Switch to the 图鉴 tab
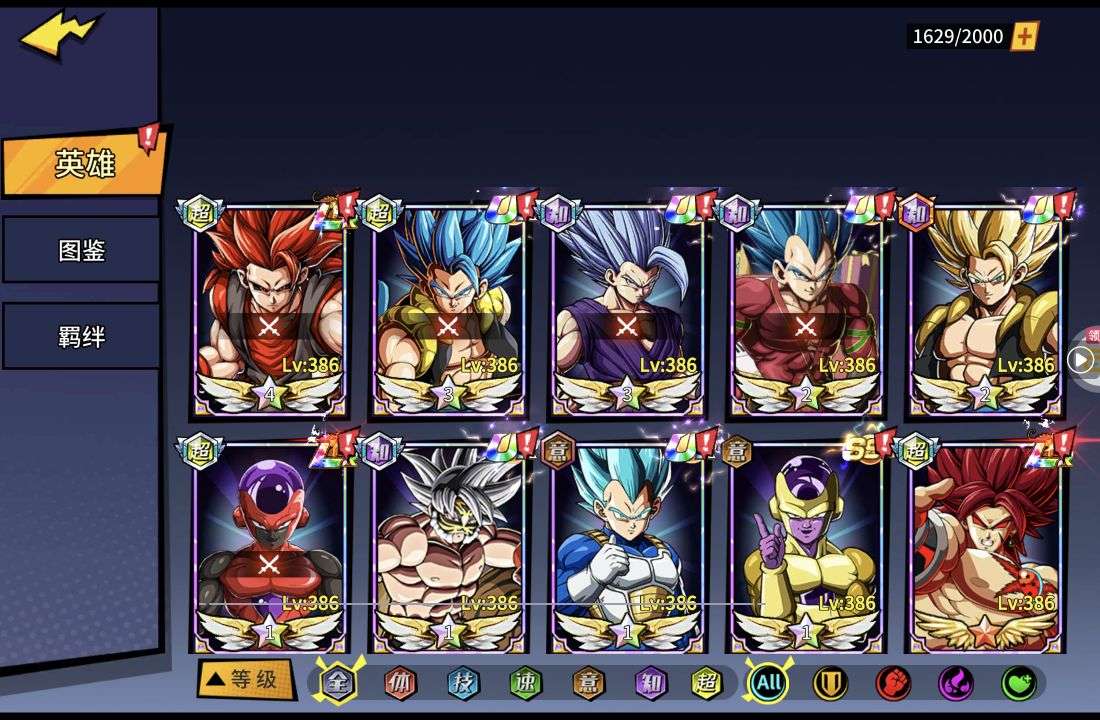This screenshot has height=720, width=1100. [81, 250]
